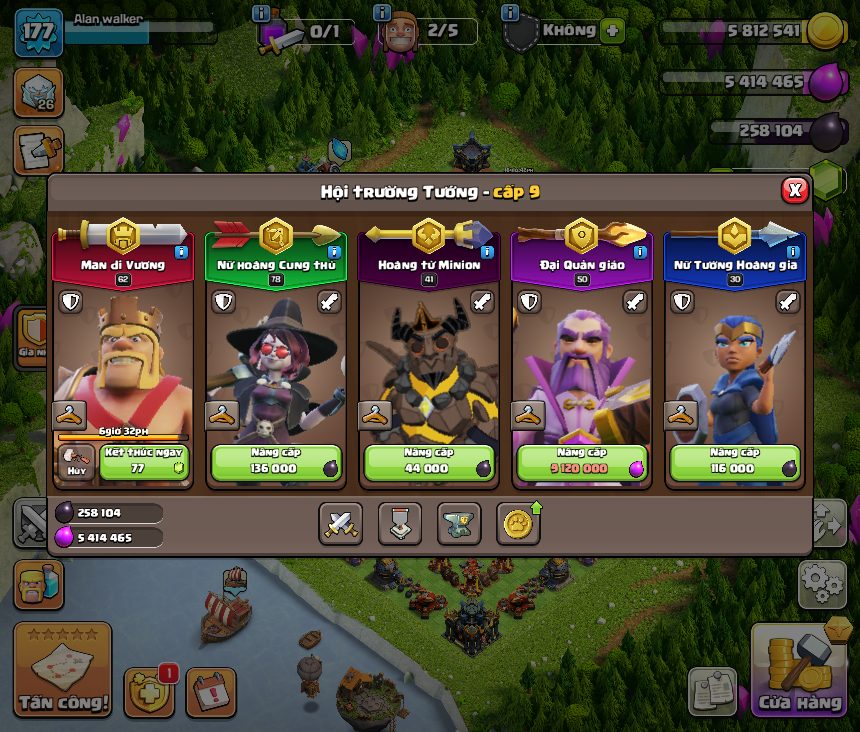Show info for Nữ Tướng Hoàng gia
Screen dimensions: 860x732
pyautogui.click(x=793, y=252)
